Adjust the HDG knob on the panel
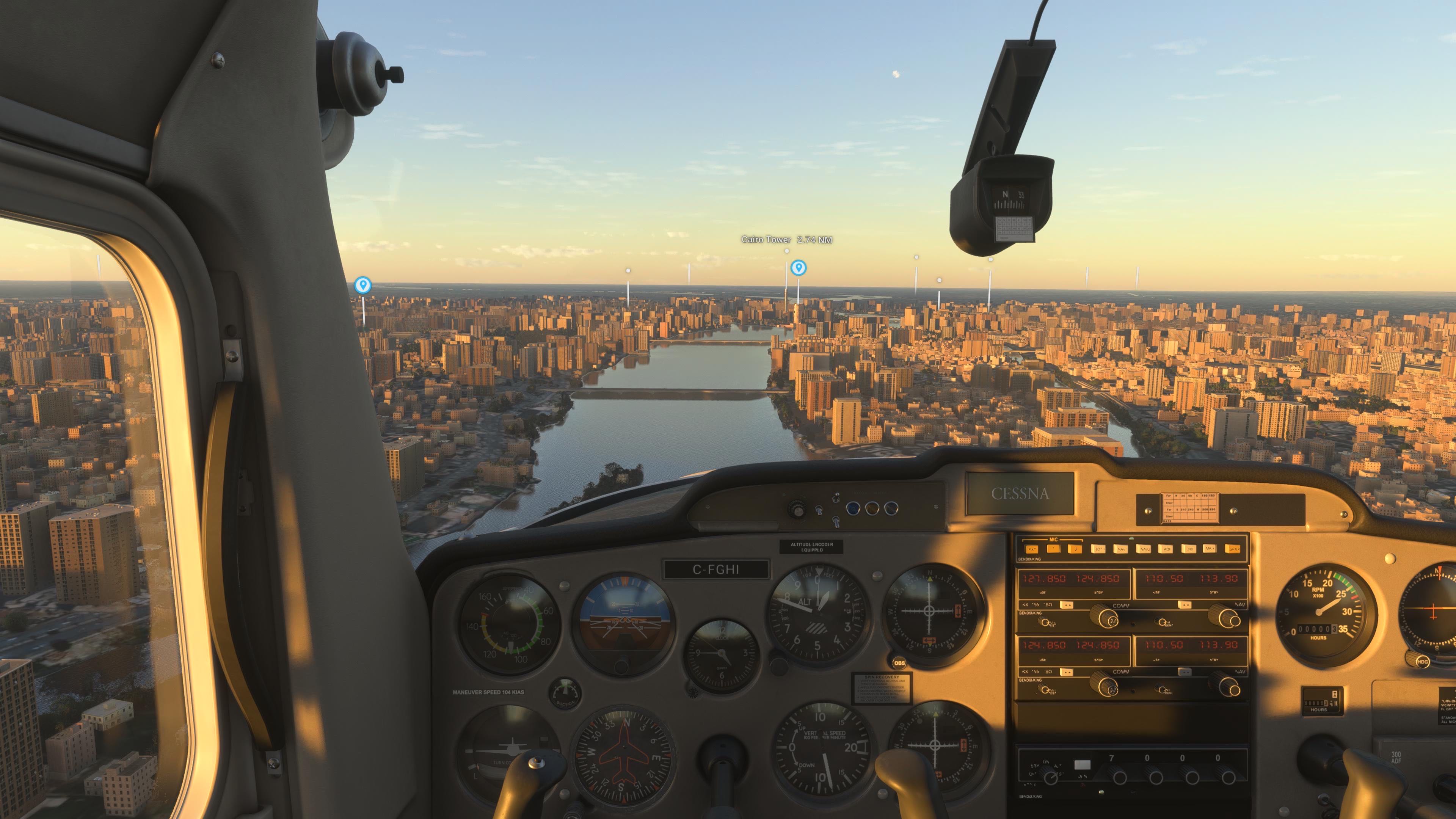The height and width of the screenshot is (819, 1456). click(1422, 661)
